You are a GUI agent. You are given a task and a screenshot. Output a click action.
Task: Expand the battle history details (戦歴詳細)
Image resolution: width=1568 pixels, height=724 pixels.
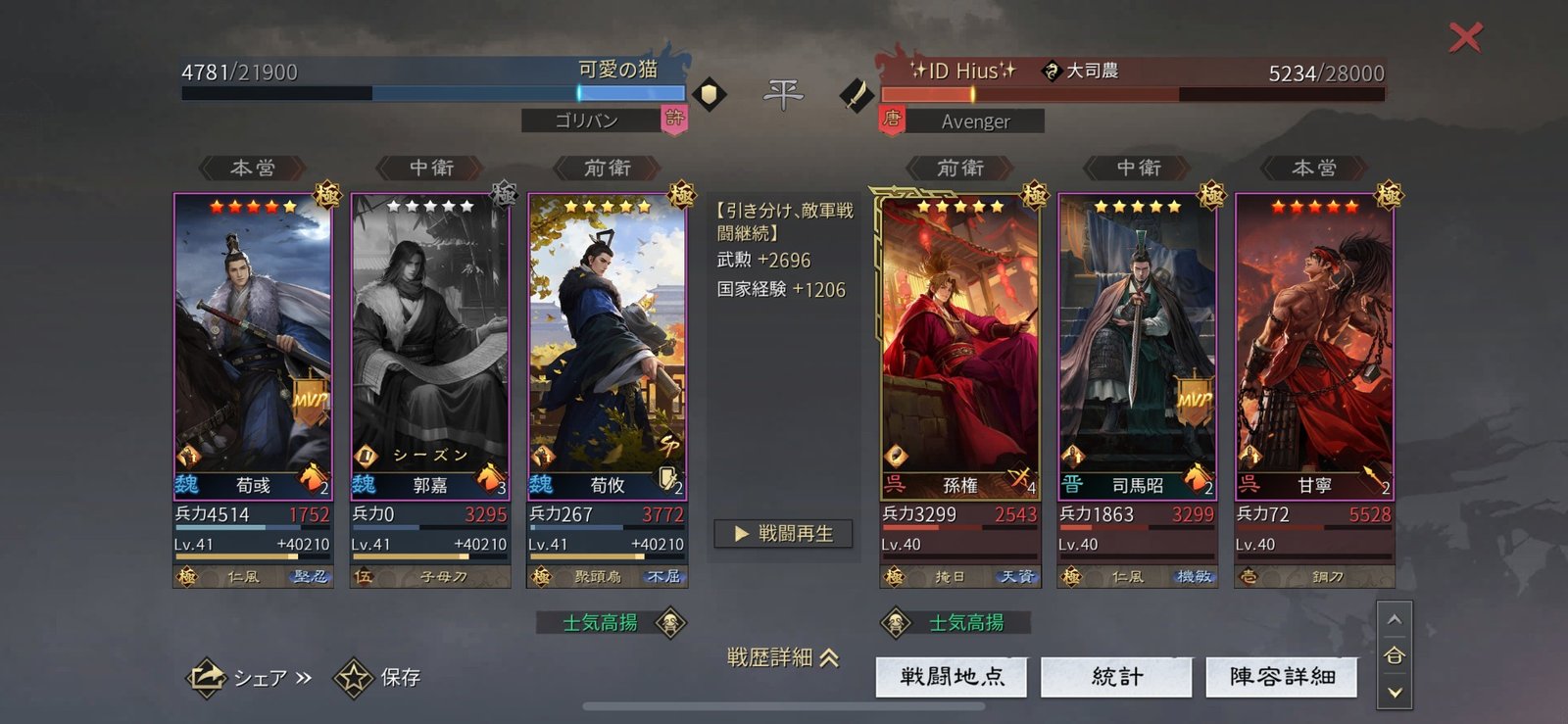pos(783,657)
